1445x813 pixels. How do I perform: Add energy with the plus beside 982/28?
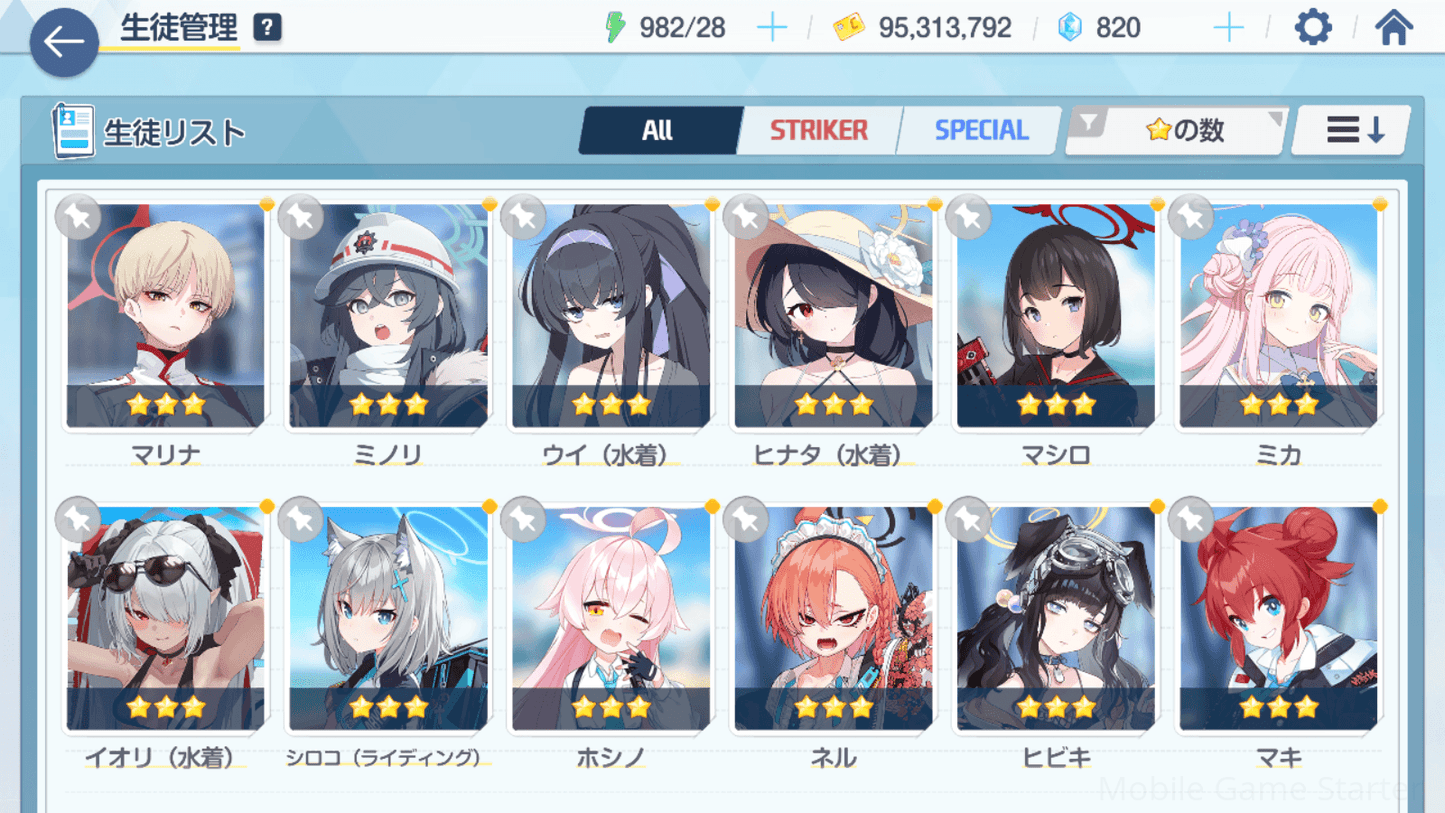click(771, 27)
